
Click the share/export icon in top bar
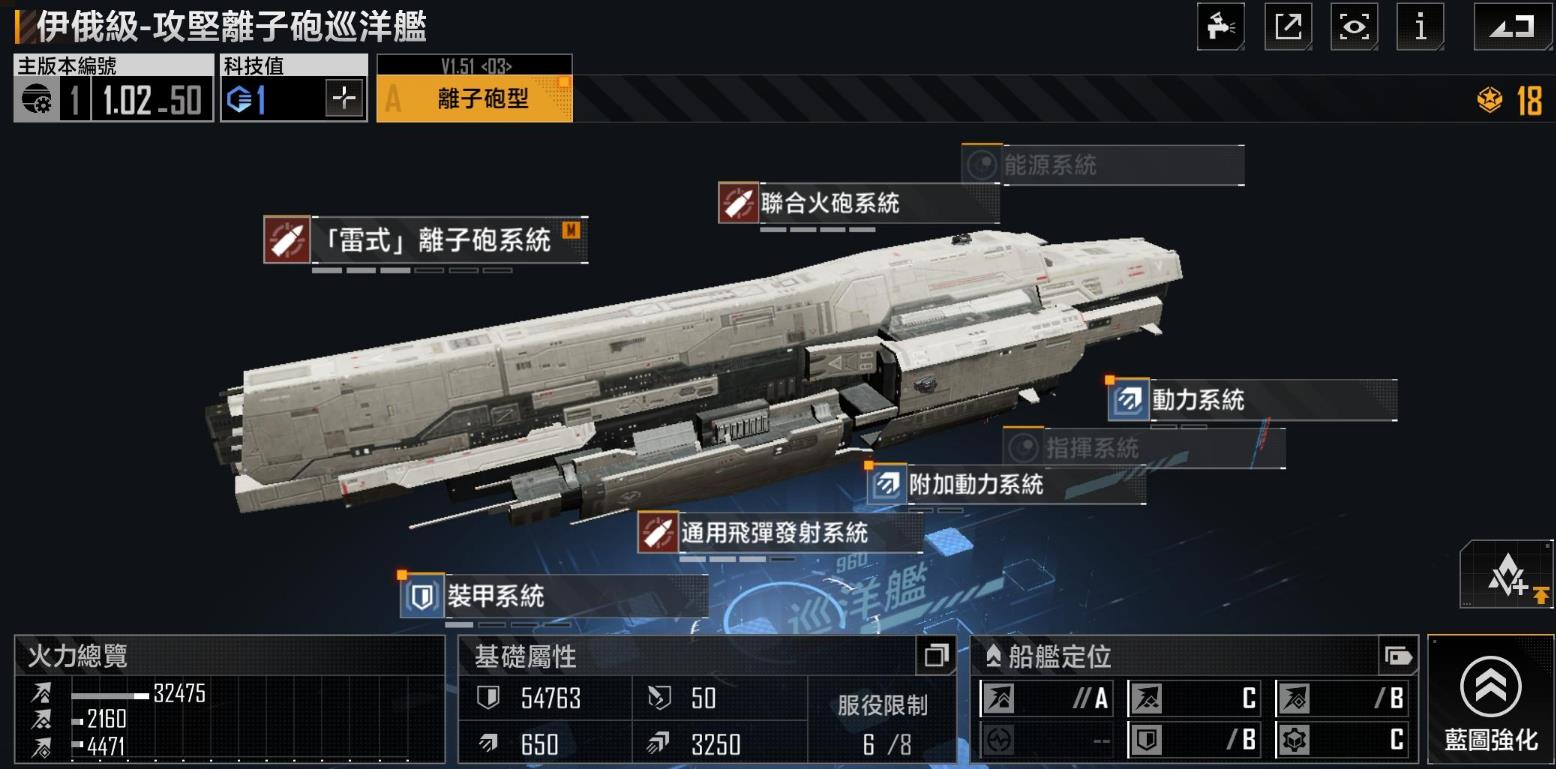click(x=1288, y=26)
